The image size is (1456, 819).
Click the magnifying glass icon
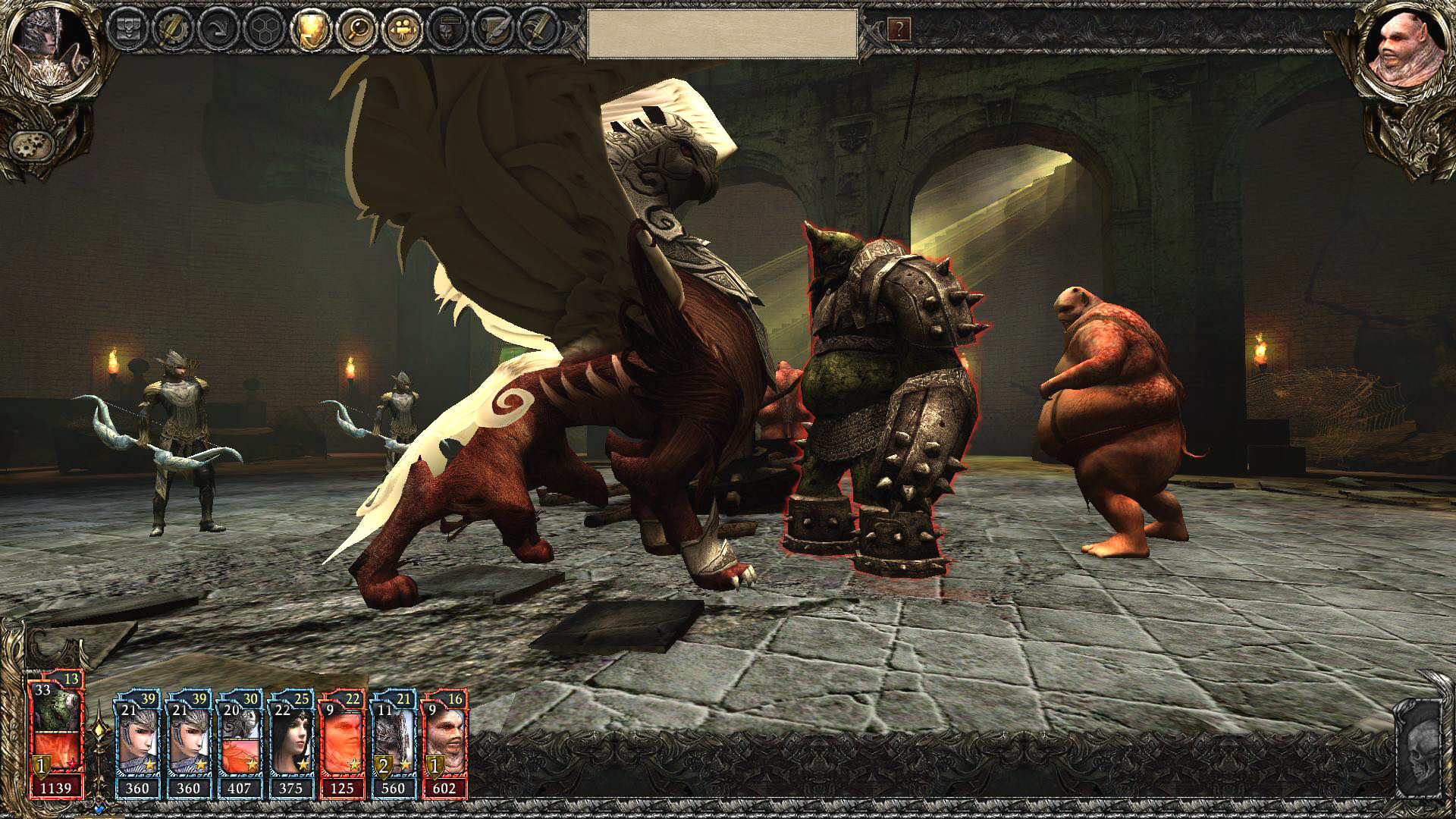[x=355, y=30]
